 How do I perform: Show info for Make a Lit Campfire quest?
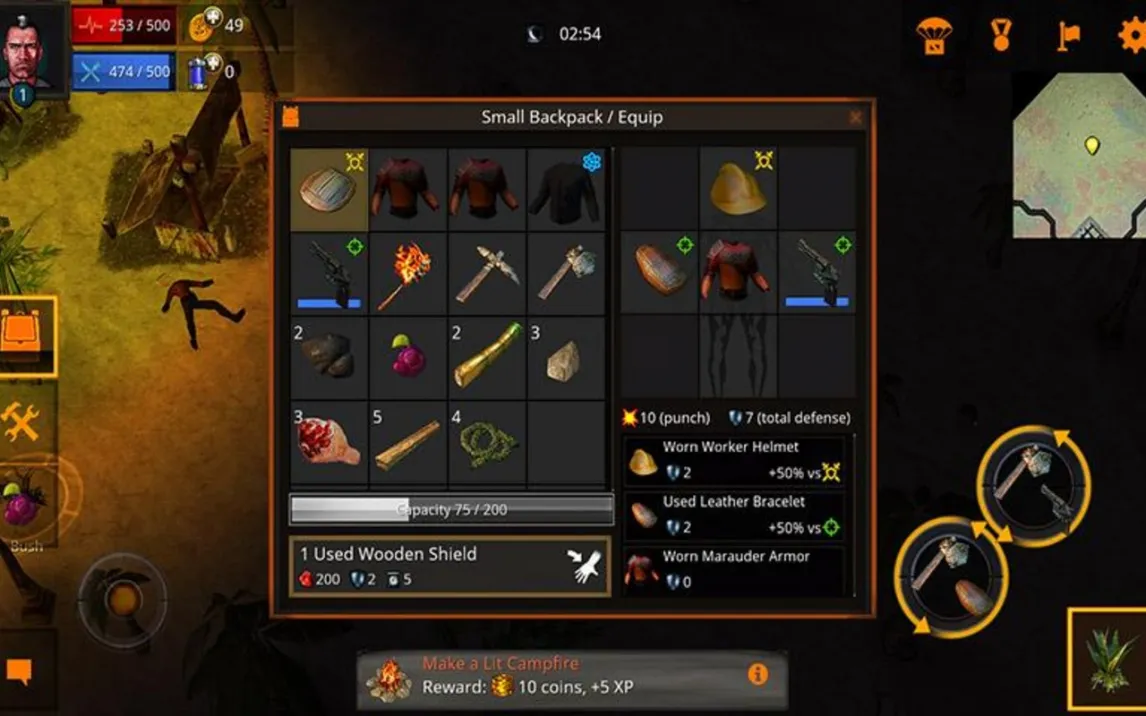click(x=758, y=675)
